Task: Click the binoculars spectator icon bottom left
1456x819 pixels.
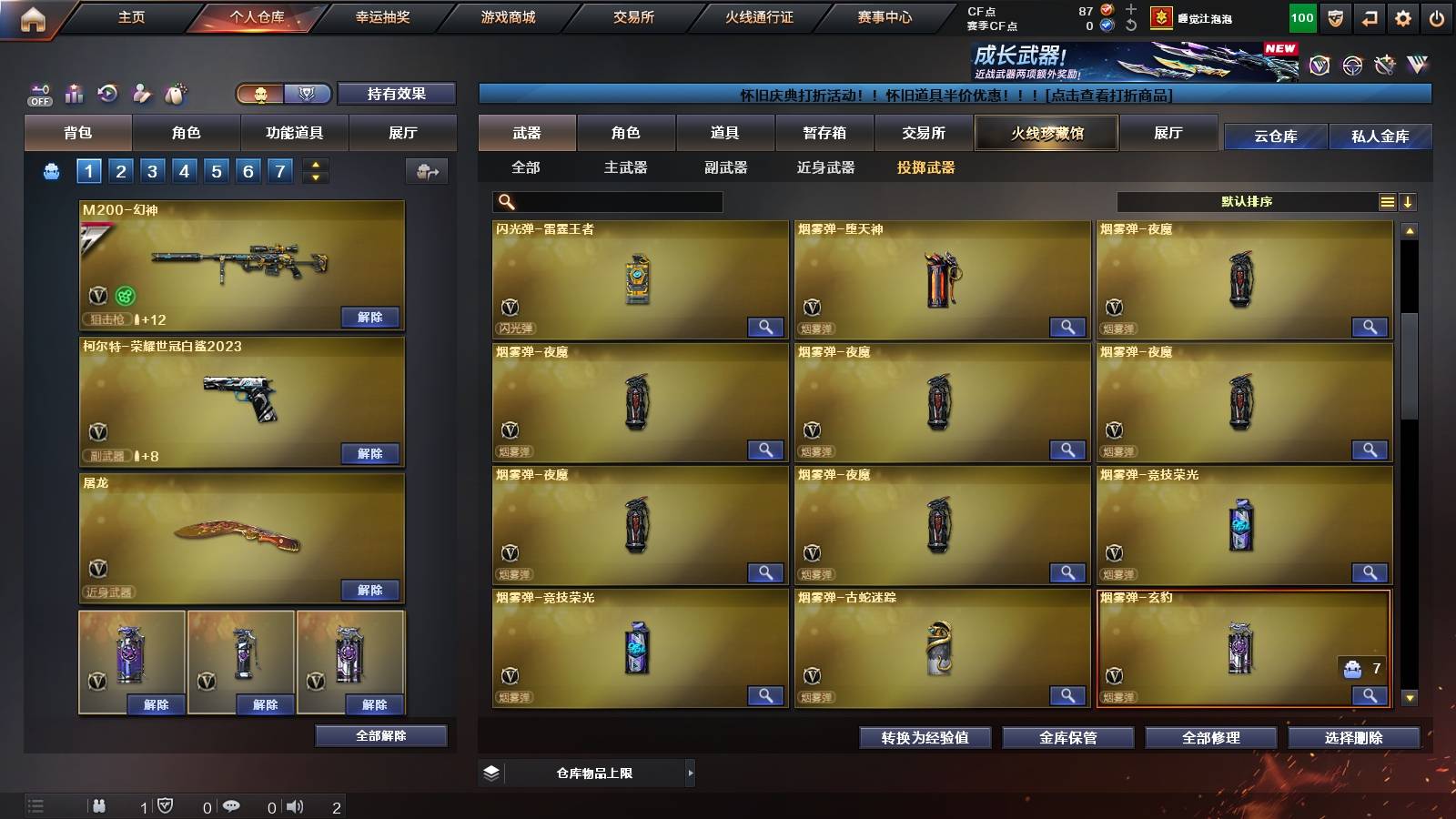Action: 100,806
